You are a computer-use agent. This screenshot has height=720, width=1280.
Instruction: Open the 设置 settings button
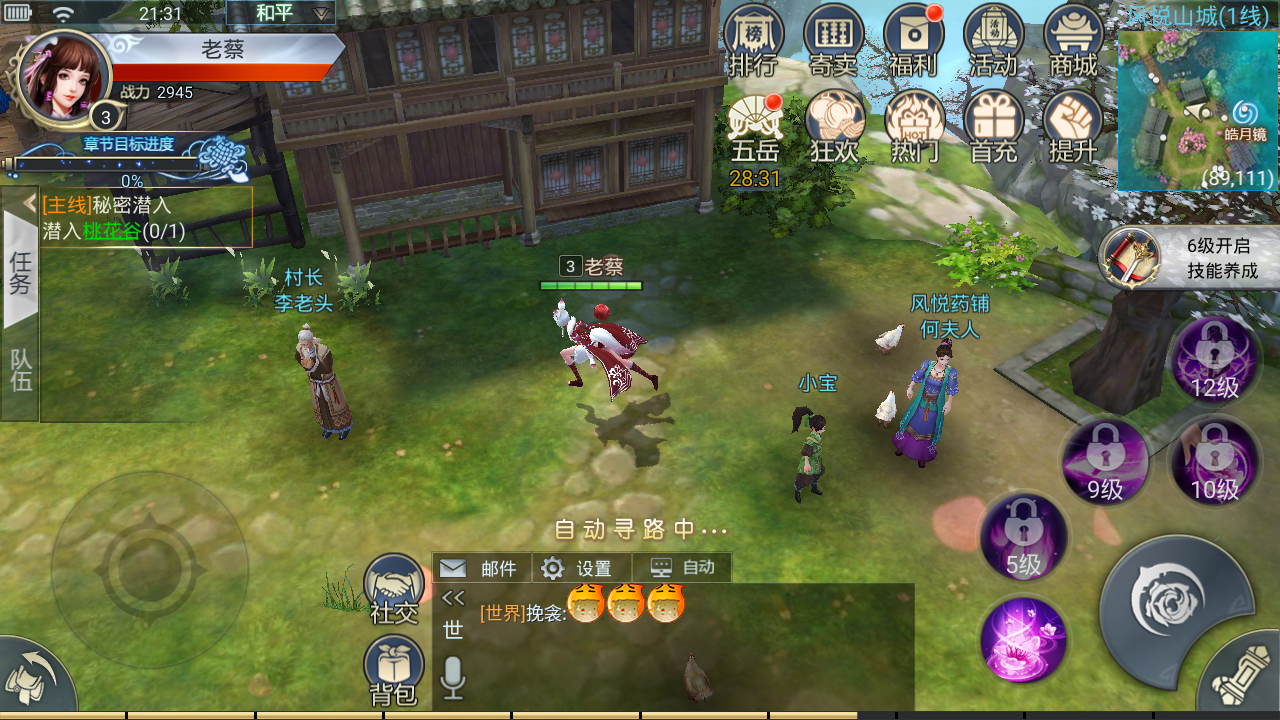click(579, 568)
